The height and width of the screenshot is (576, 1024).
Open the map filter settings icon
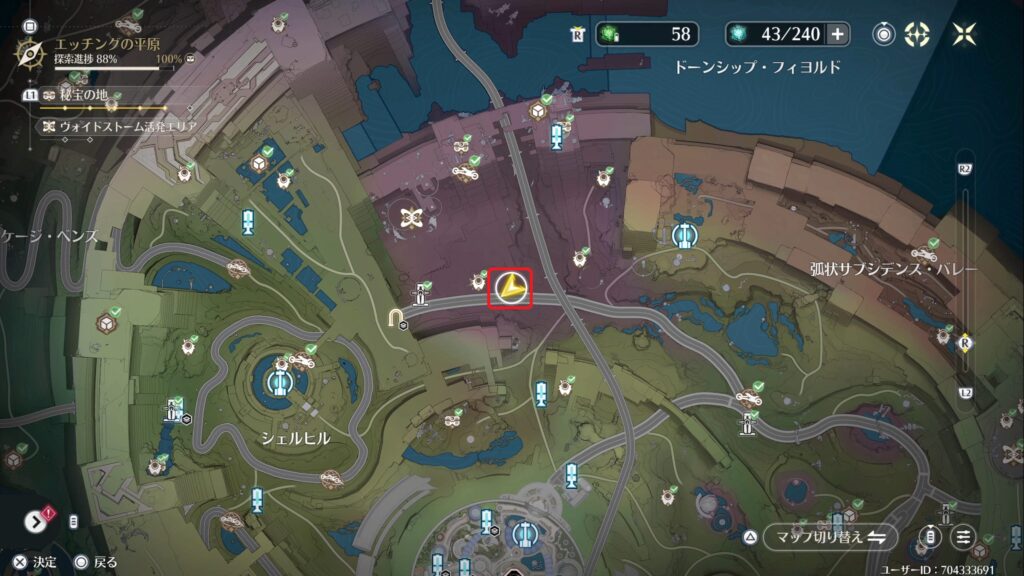tap(964, 537)
